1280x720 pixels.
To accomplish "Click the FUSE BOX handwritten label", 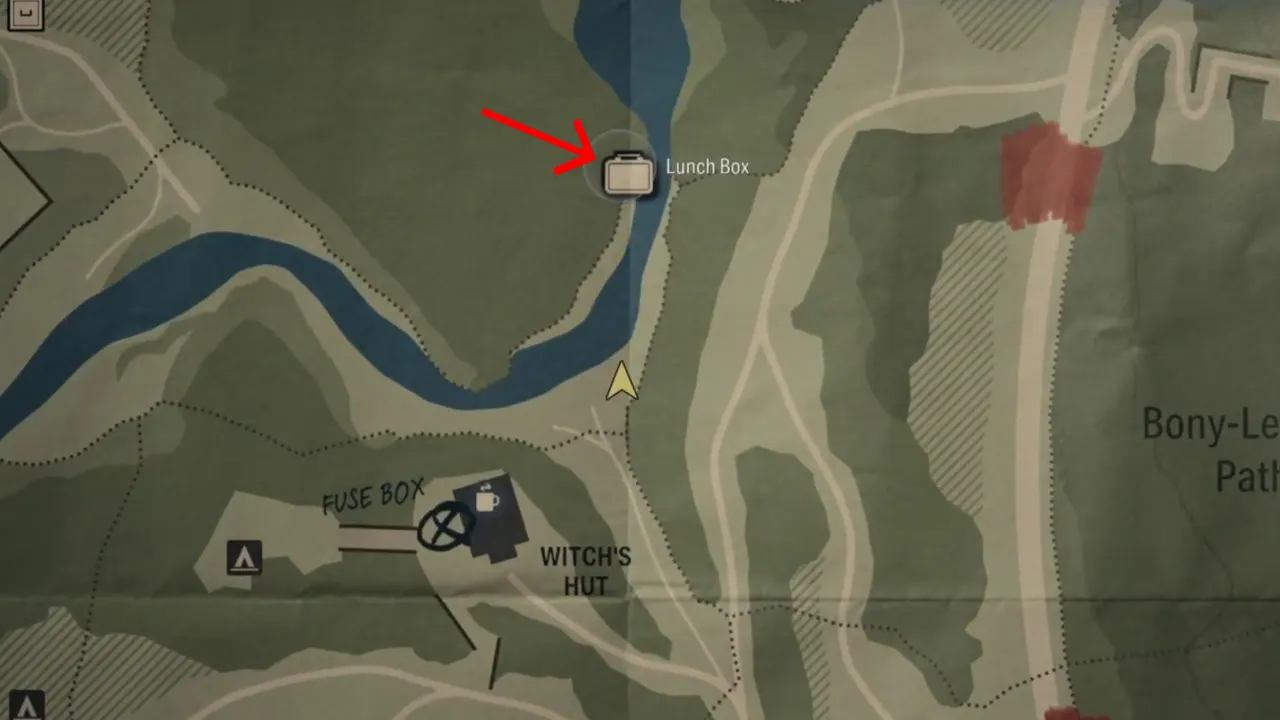I will [373, 492].
